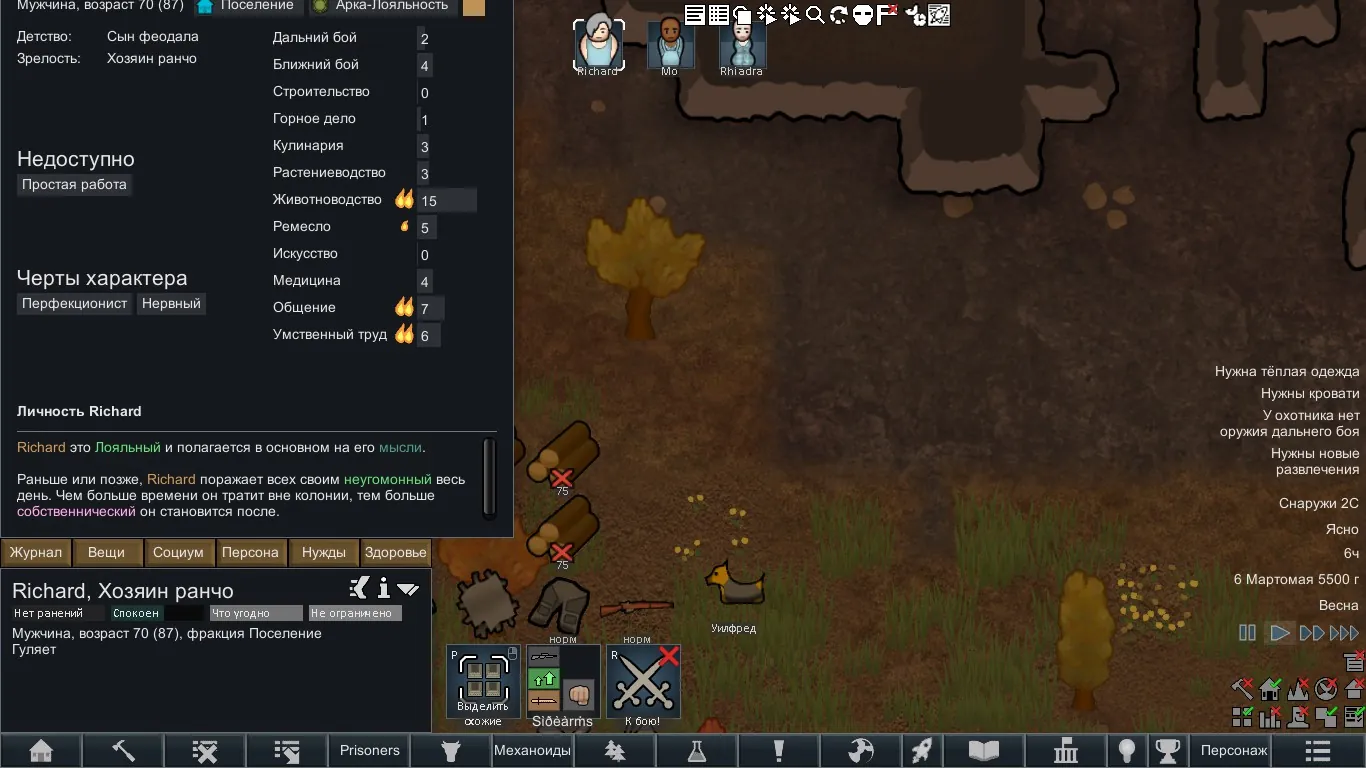Screen dimensions: 1366x768
Task: Click the 'К бою!' draft button
Action: 643,682
